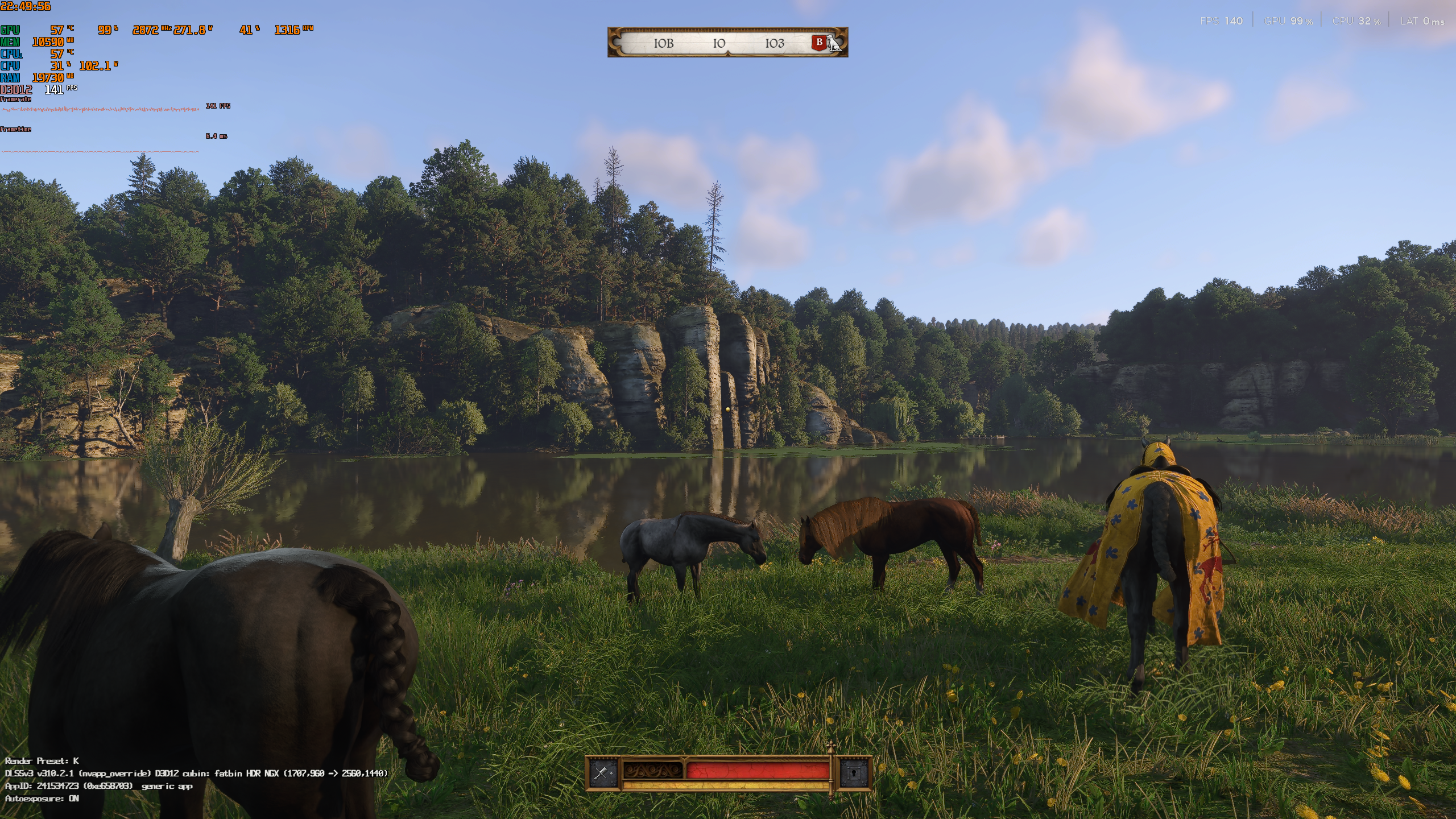Click the keyhole lock icon beside health bar
1456x819 pixels.
click(x=854, y=773)
